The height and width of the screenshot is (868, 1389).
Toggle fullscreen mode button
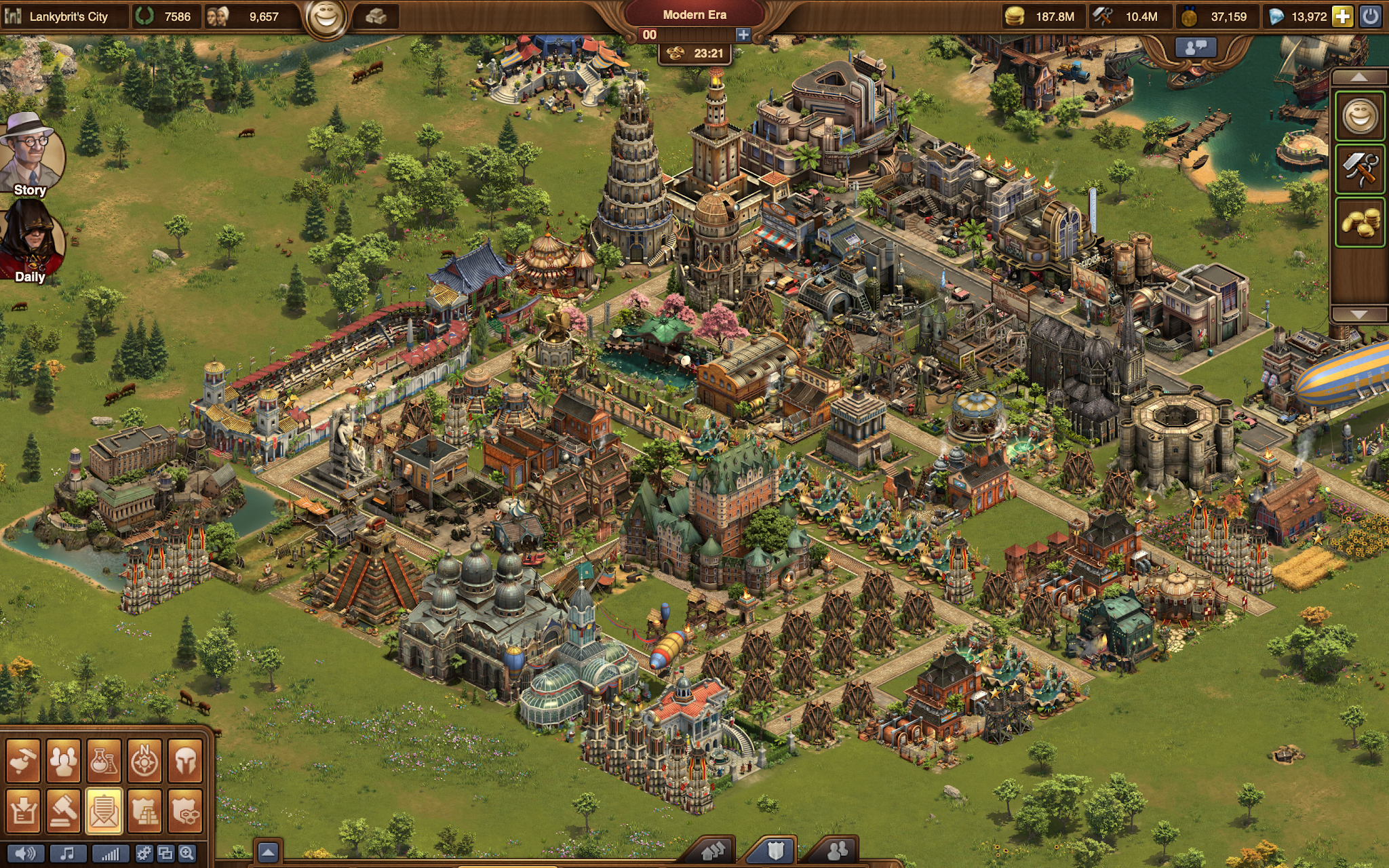165,854
